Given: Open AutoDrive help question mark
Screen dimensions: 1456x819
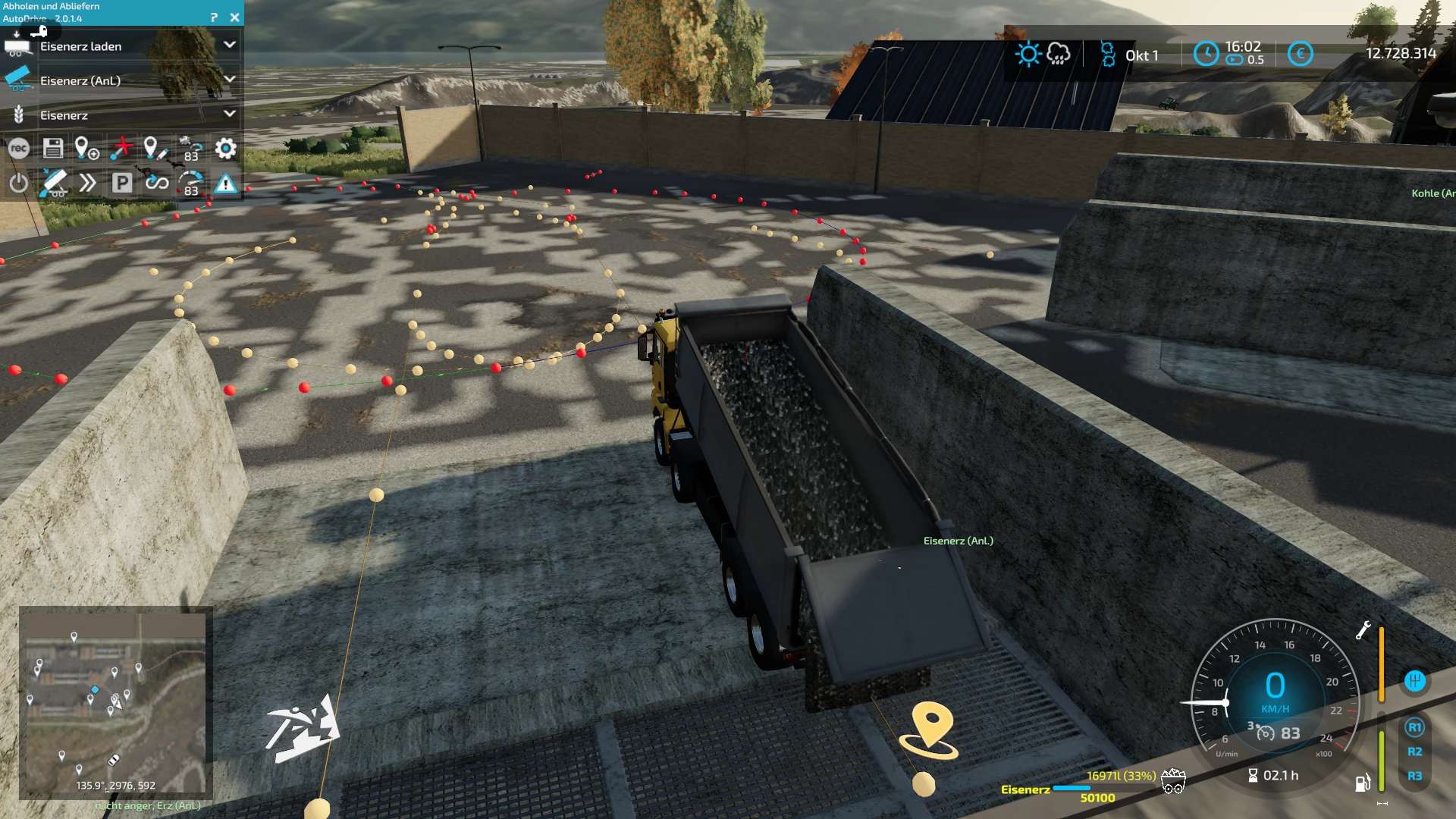Looking at the screenshot, I should point(214,17).
